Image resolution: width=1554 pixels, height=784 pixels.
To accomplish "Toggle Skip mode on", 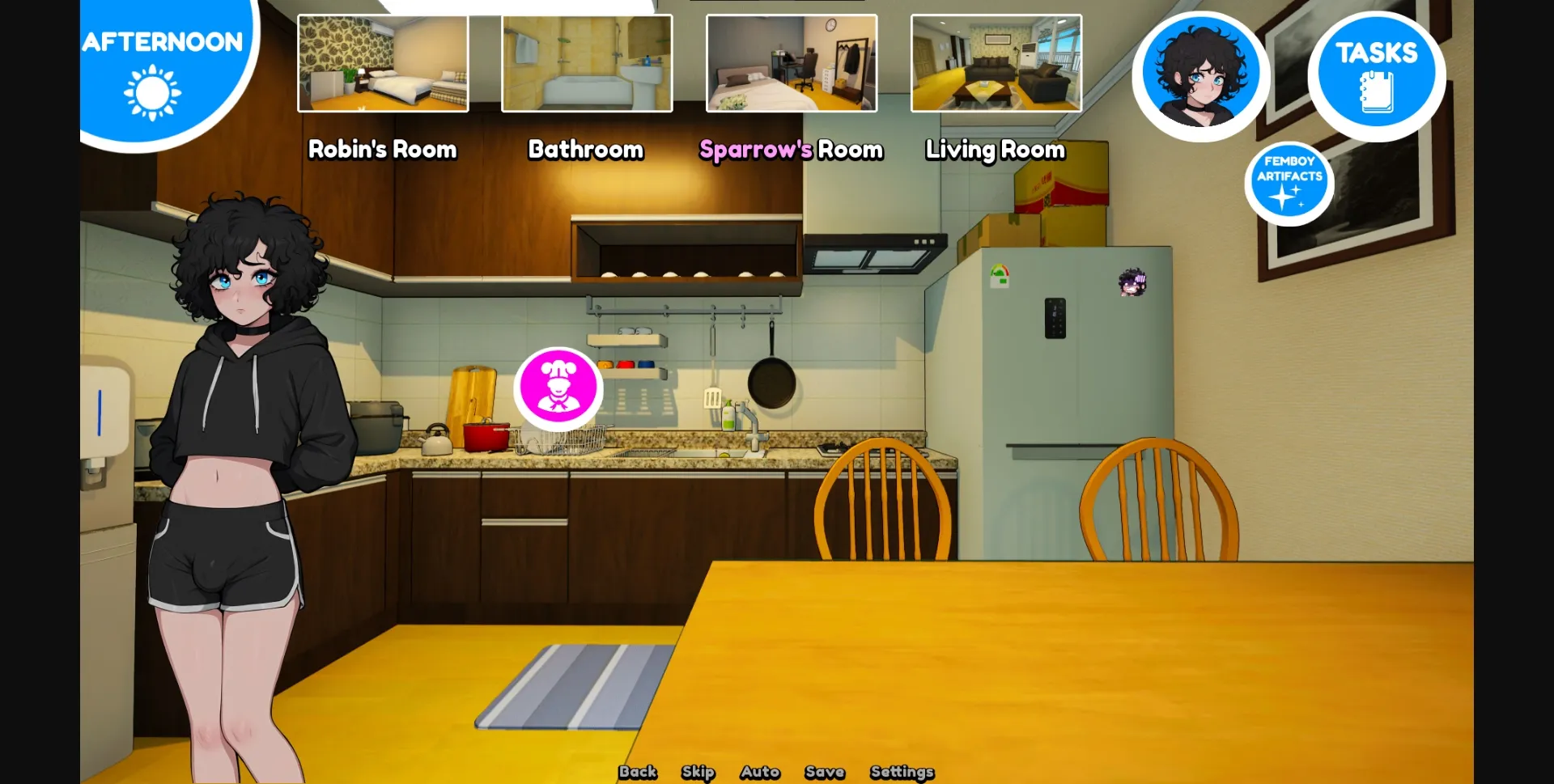I will (x=698, y=772).
